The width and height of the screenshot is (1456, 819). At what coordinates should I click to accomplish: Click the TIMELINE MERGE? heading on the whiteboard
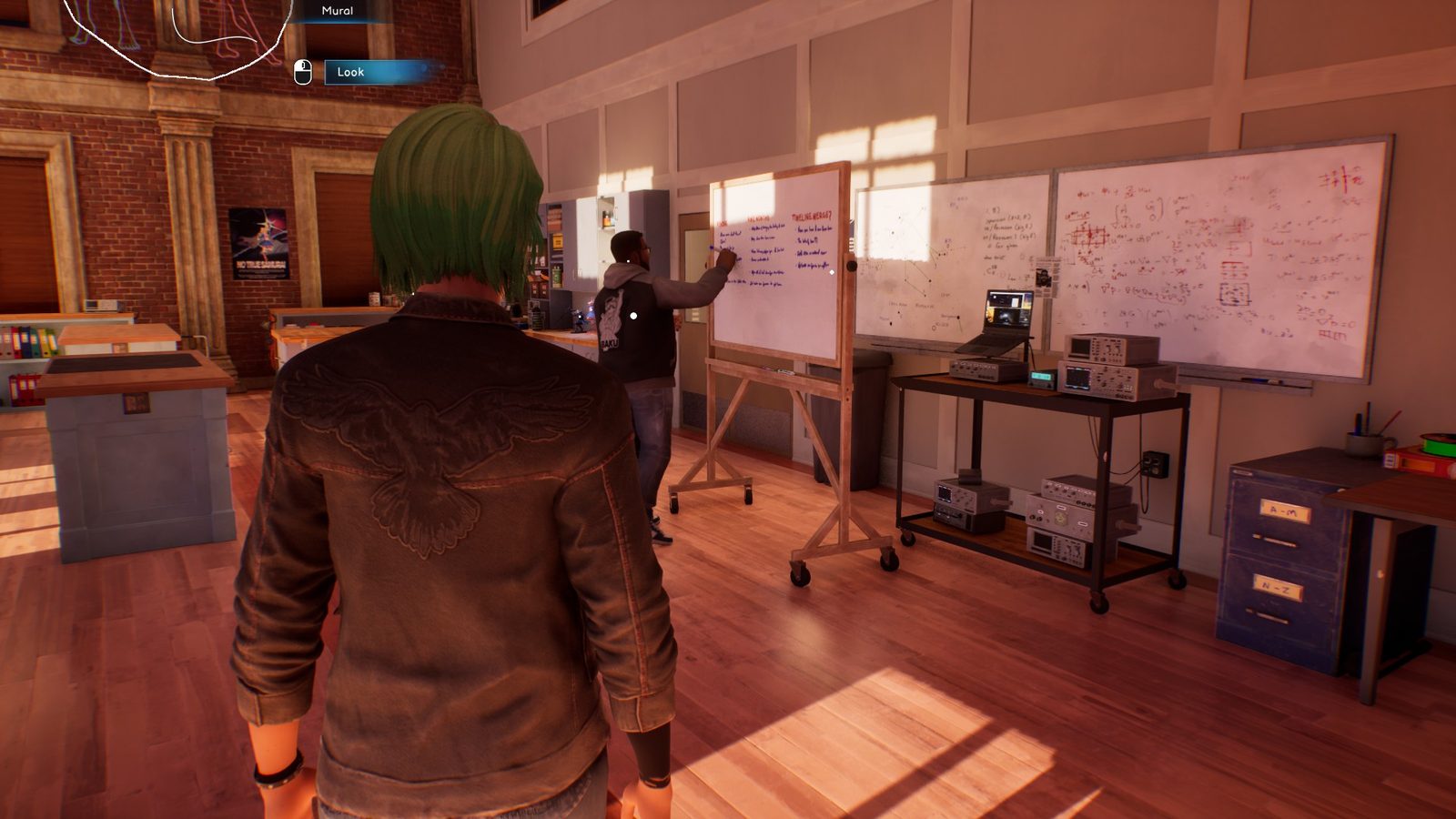(x=813, y=214)
